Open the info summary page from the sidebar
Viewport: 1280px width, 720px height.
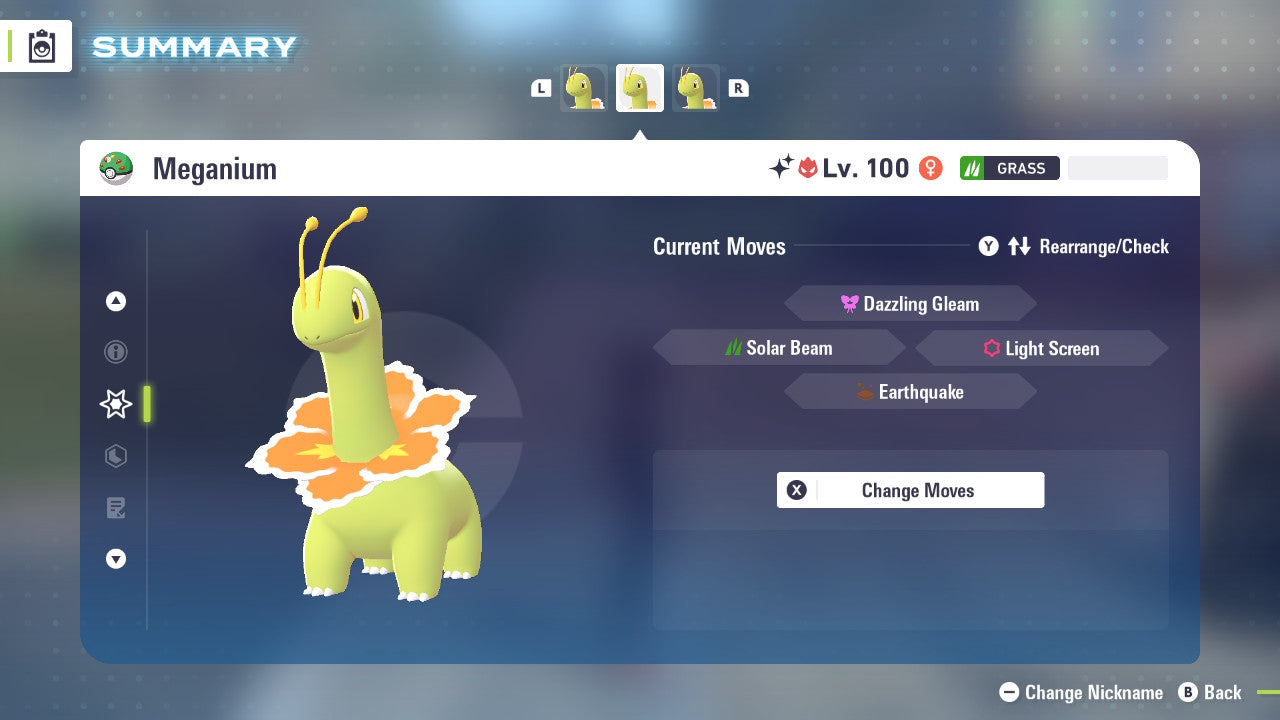pos(115,352)
